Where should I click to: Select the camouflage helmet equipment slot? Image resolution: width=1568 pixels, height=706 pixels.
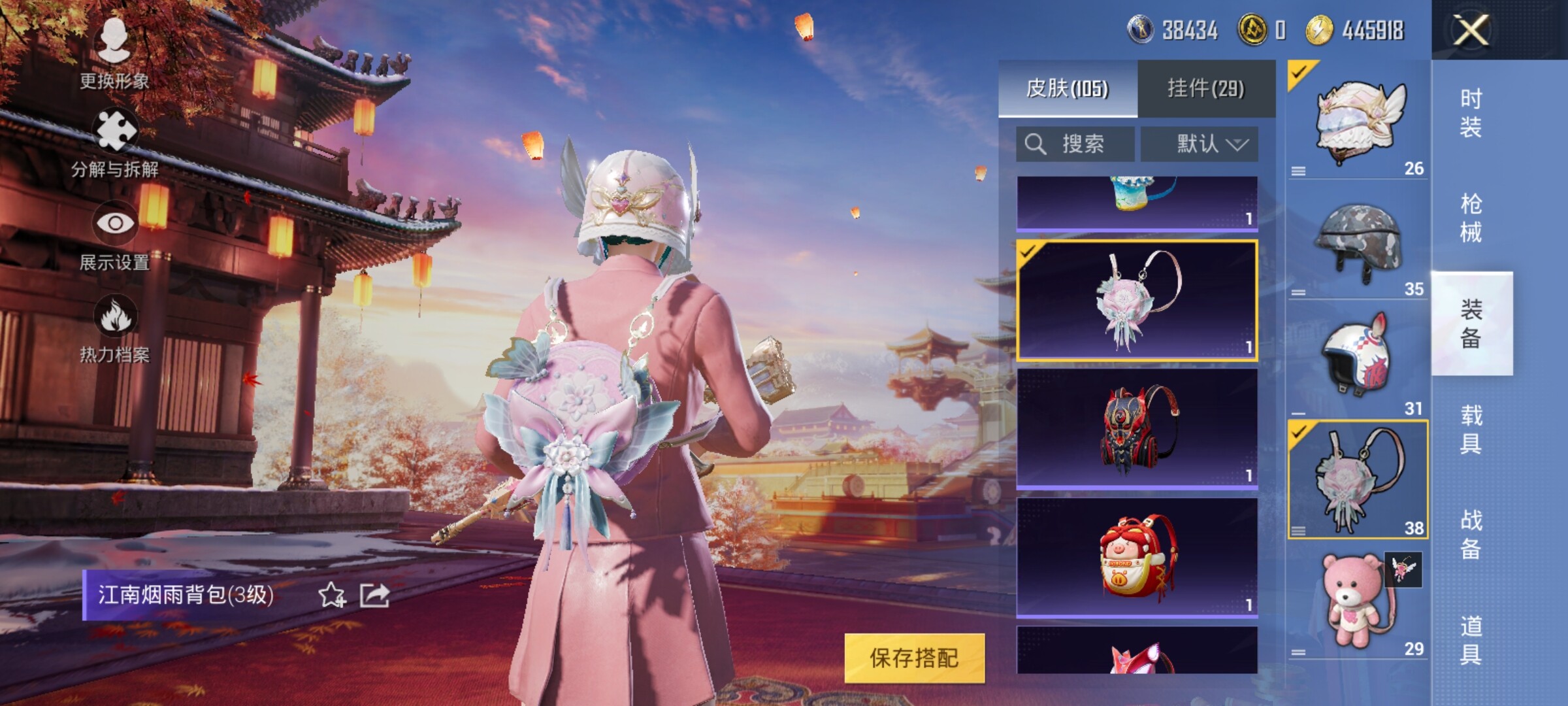(1358, 243)
